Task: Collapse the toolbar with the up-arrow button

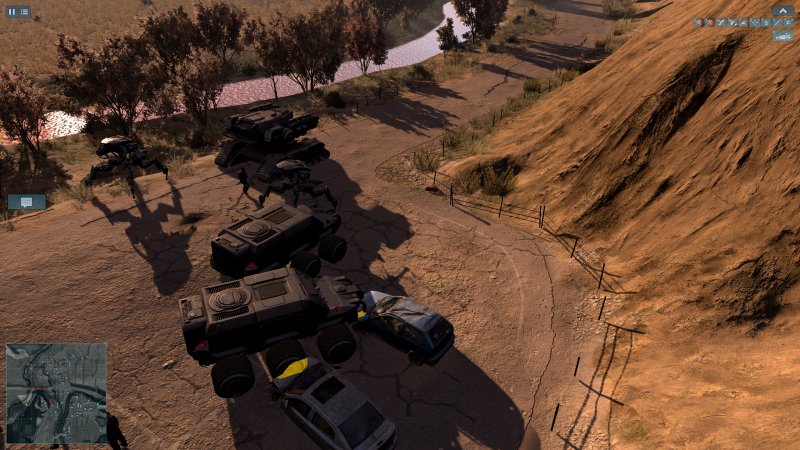Action: [782, 10]
